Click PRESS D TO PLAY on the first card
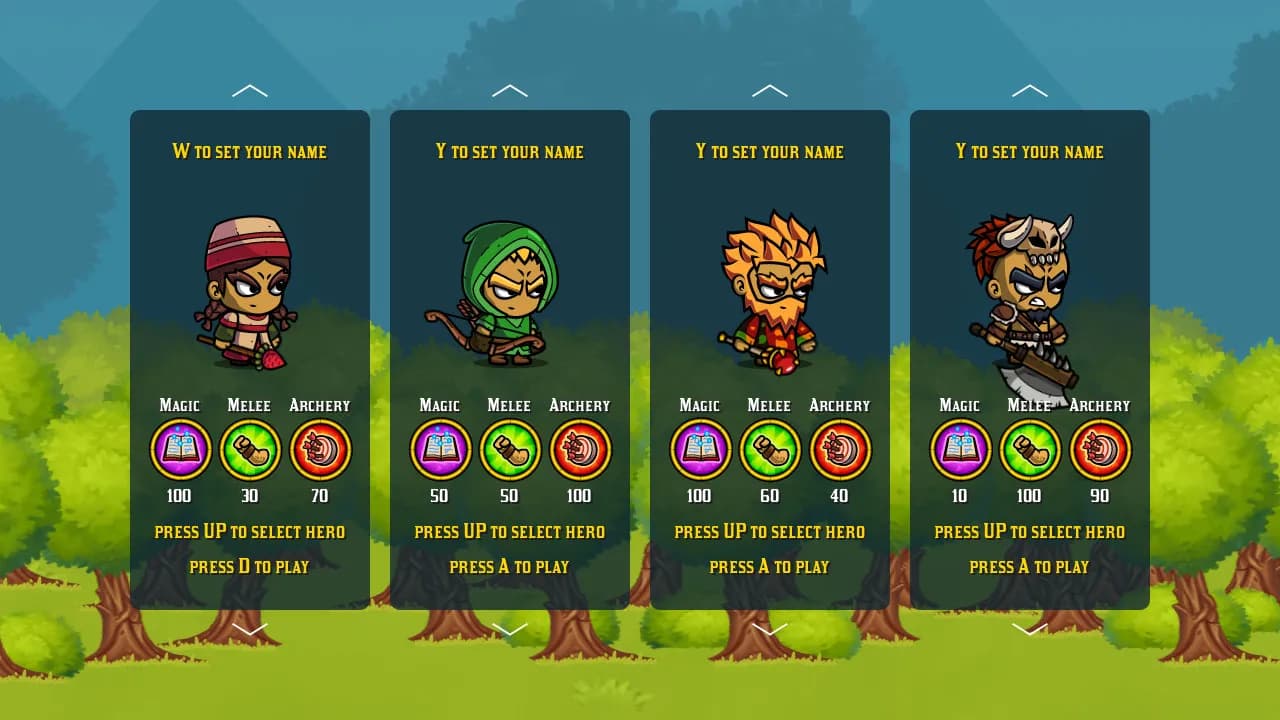The image size is (1280, 720). (x=249, y=566)
